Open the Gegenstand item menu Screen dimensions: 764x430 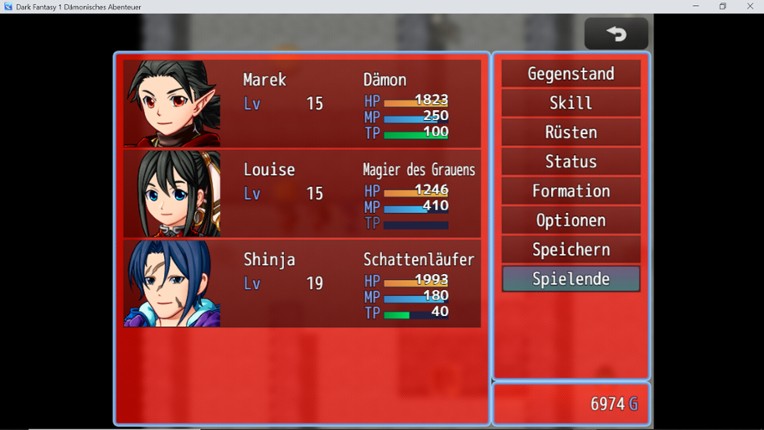571,74
